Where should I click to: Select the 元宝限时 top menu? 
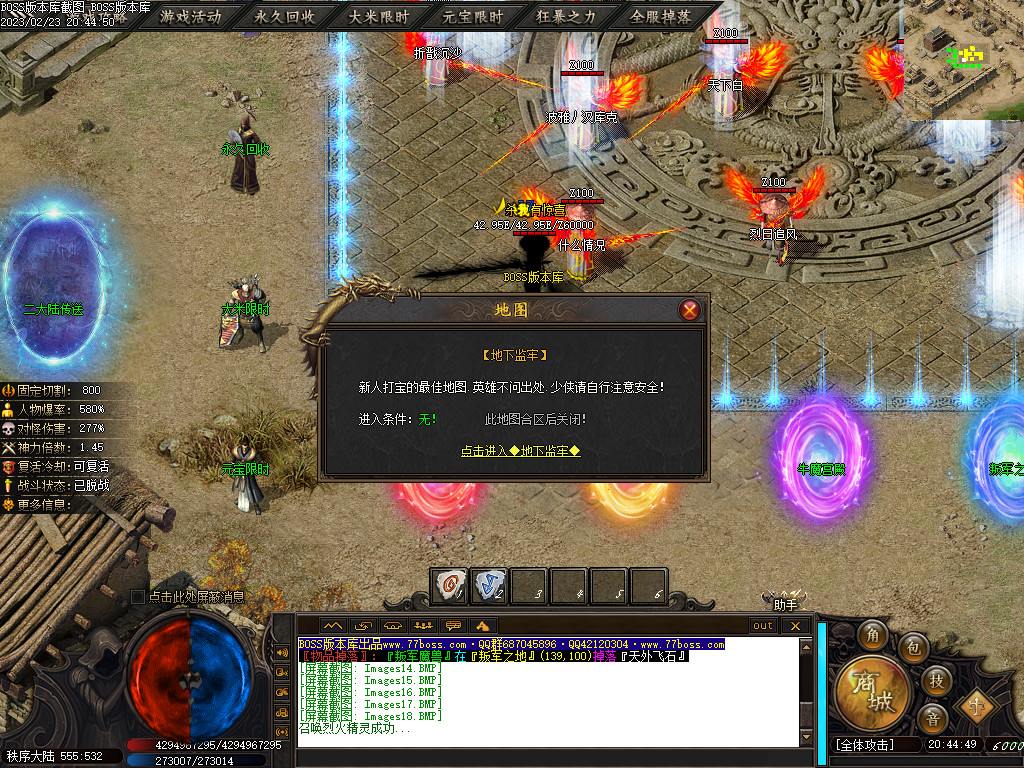pyautogui.click(x=473, y=17)
